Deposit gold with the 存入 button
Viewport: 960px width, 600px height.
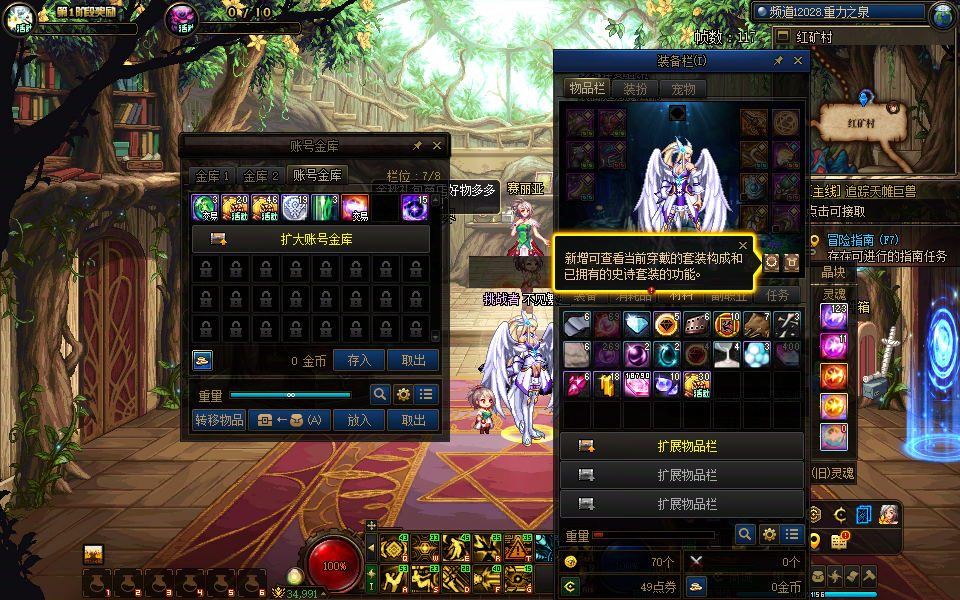tap(359, 361)
